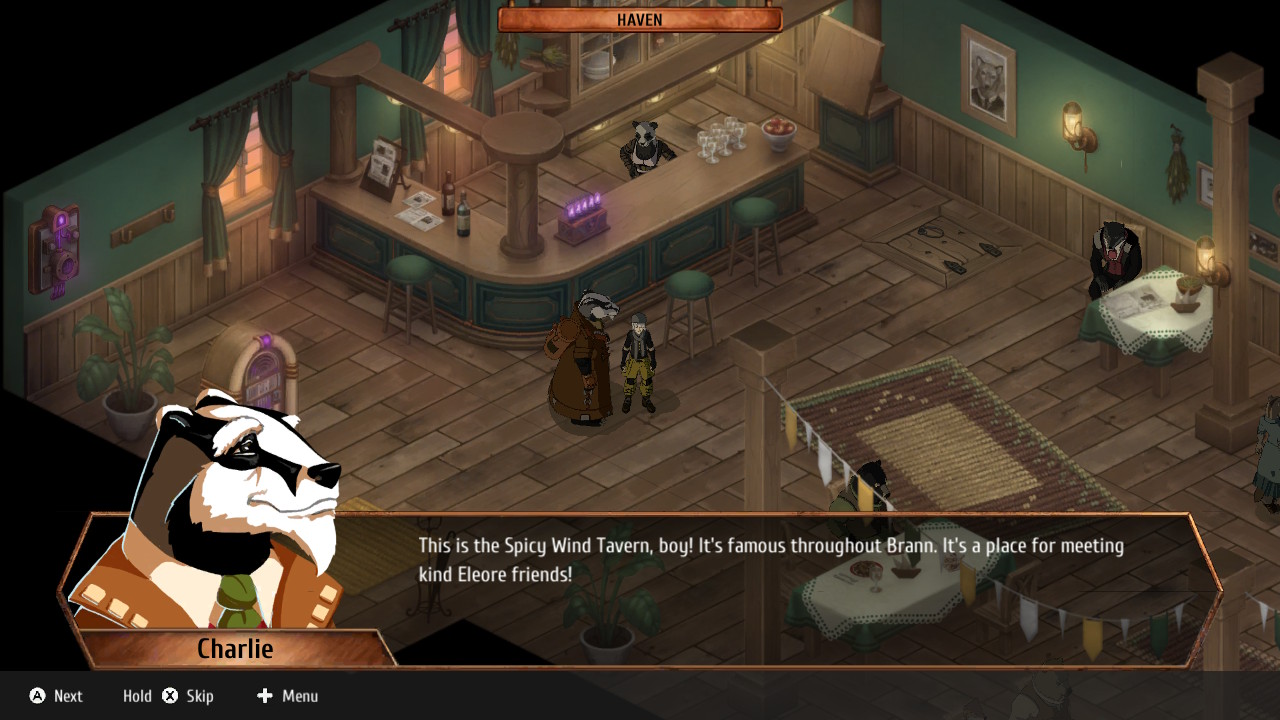
Task: Select the HAVEN location banner
Action: (638, 19)
